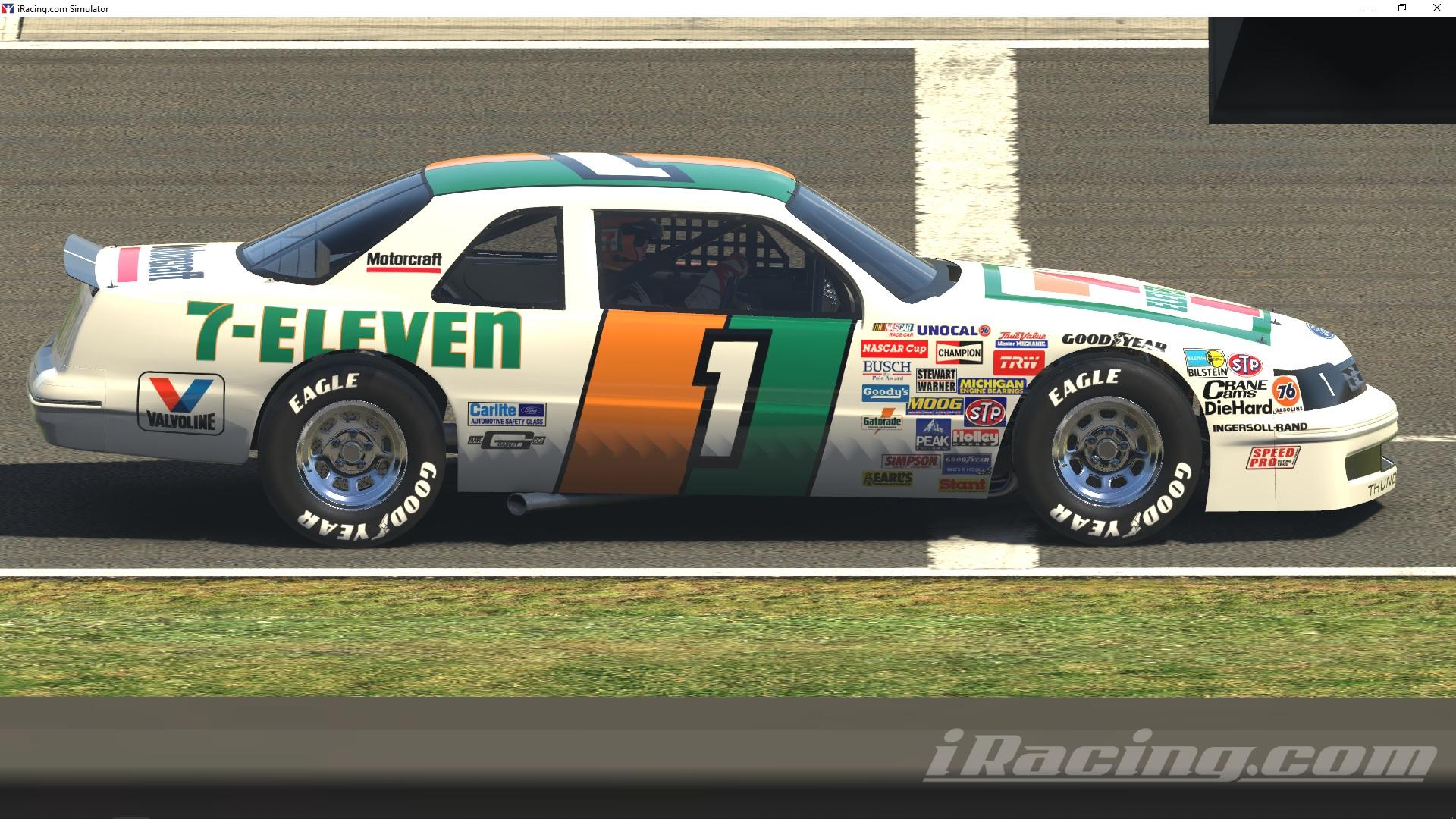
Task: Click the iRacing.com Simulator title bar text
Action: [62, 8]
